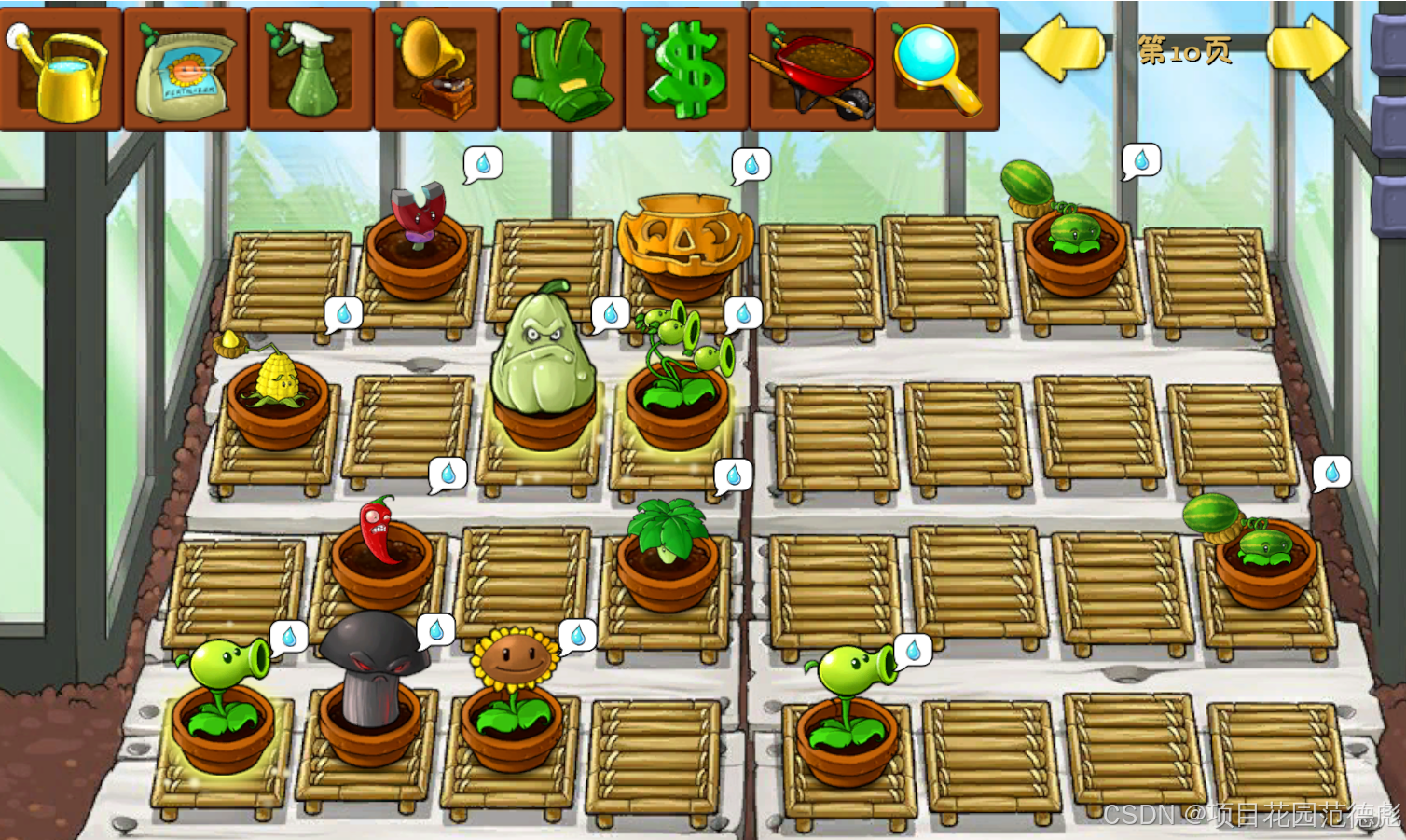Click the magnifying glass tool
1406x840 pixels.
pos(936,71)
